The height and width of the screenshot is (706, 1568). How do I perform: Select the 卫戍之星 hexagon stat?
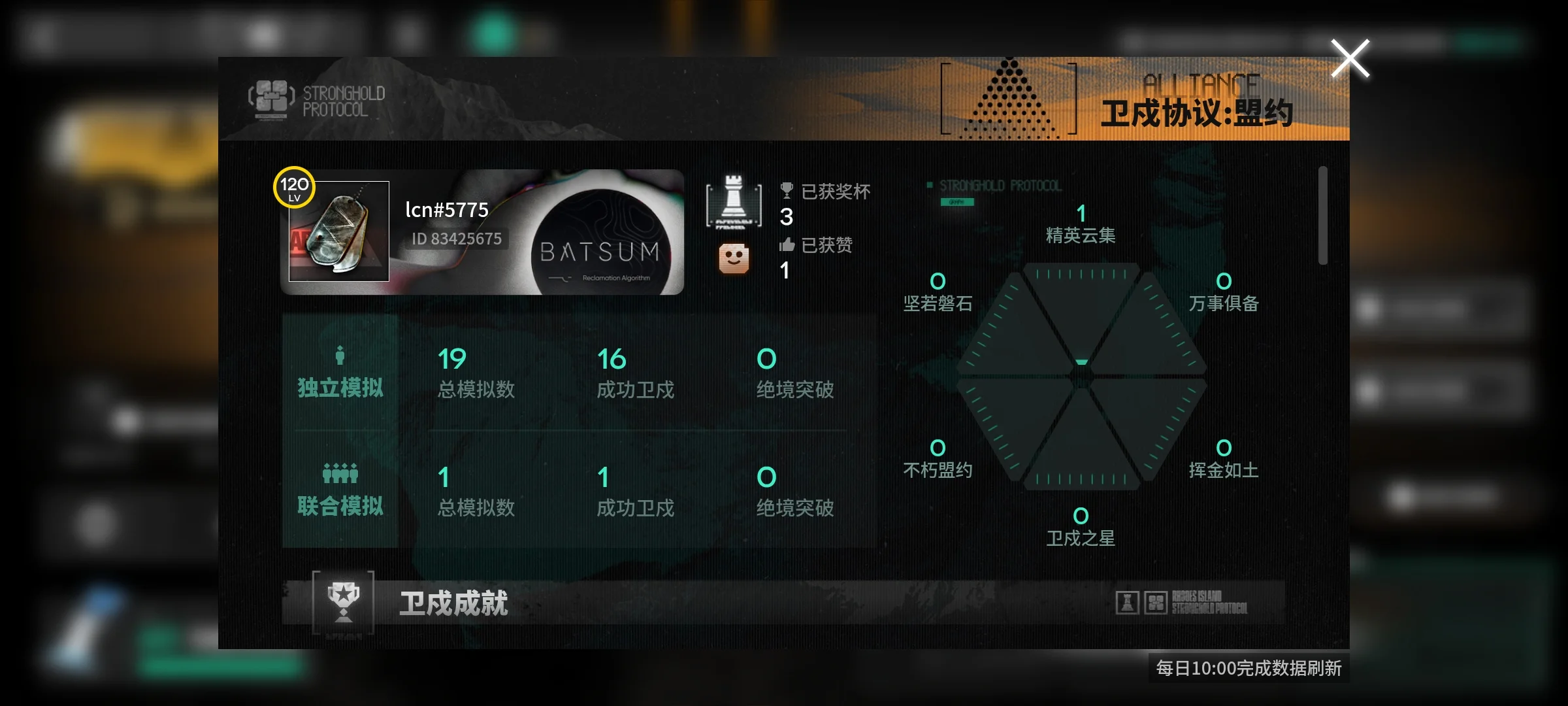[1081, 528]
